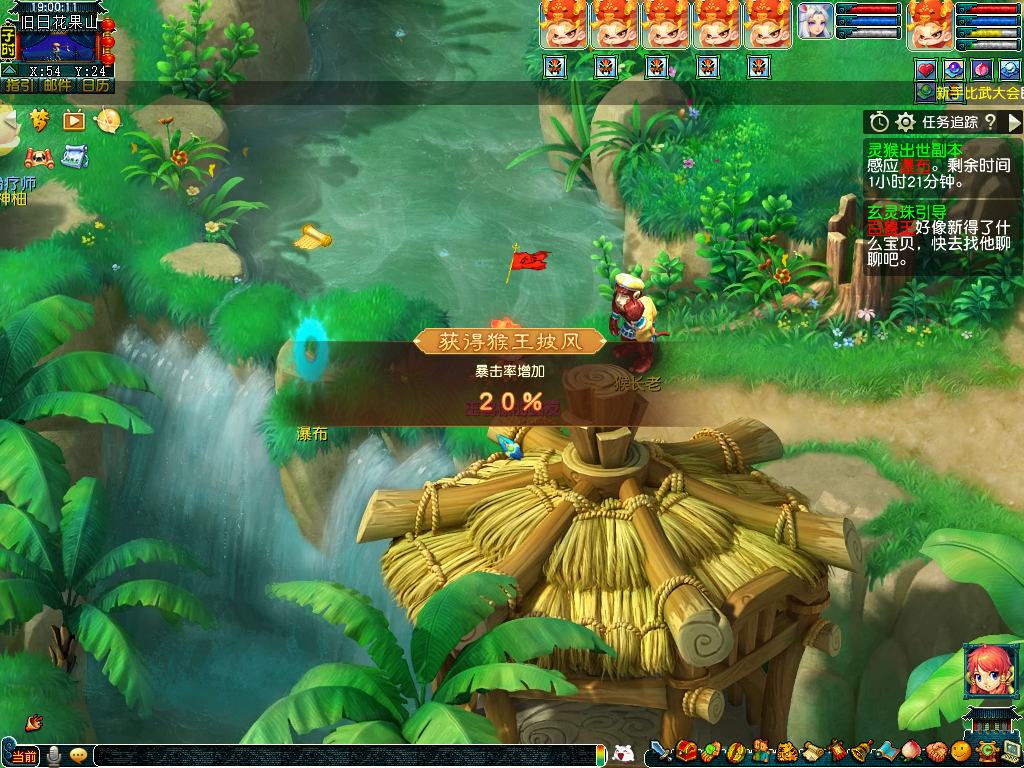Viewport: 1024px width, 768px height.
Task: Collapse the task tracker with the arrow
Action: pos(1015,122)
